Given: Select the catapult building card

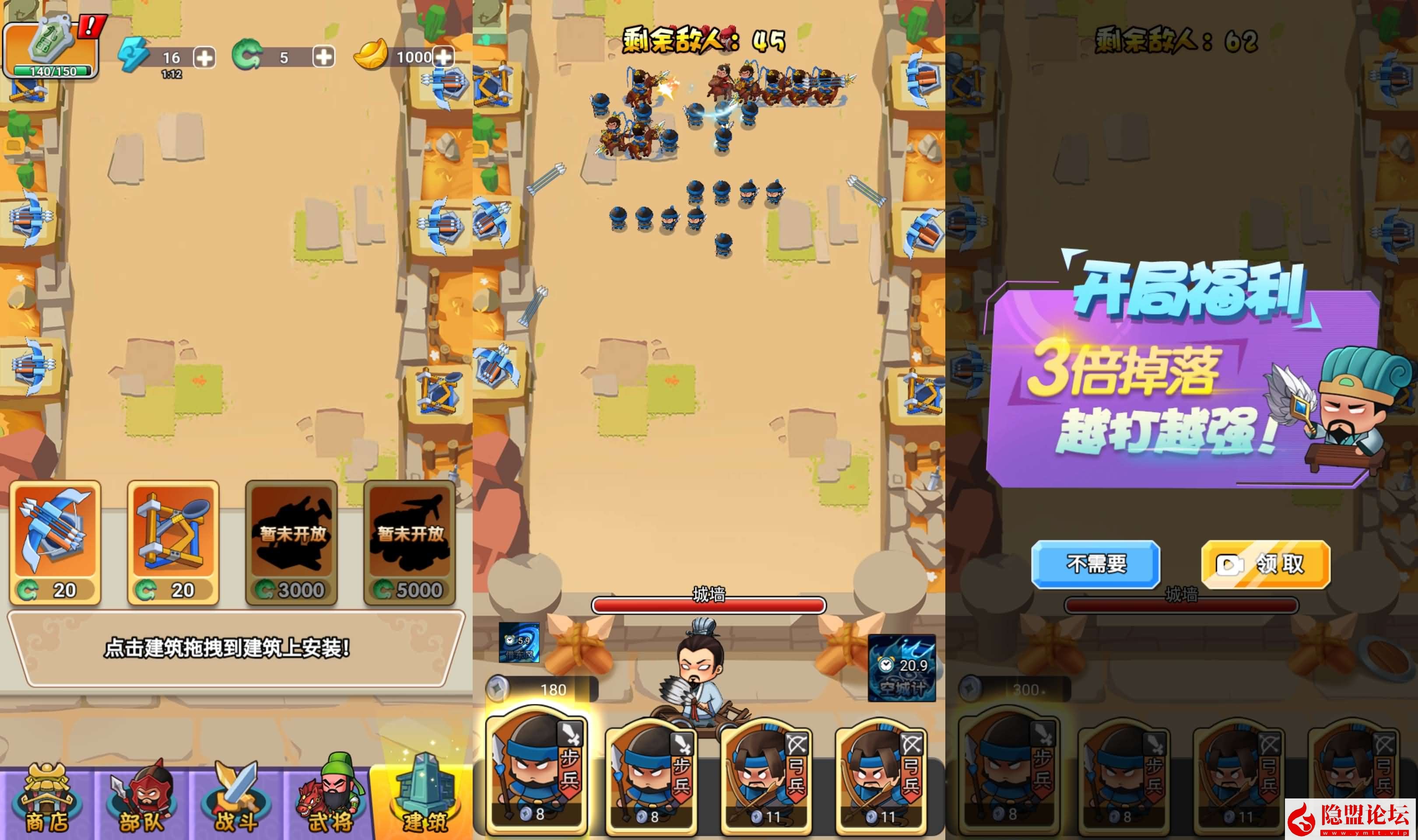Looking at the screenshot, I should tap(173, 542).
